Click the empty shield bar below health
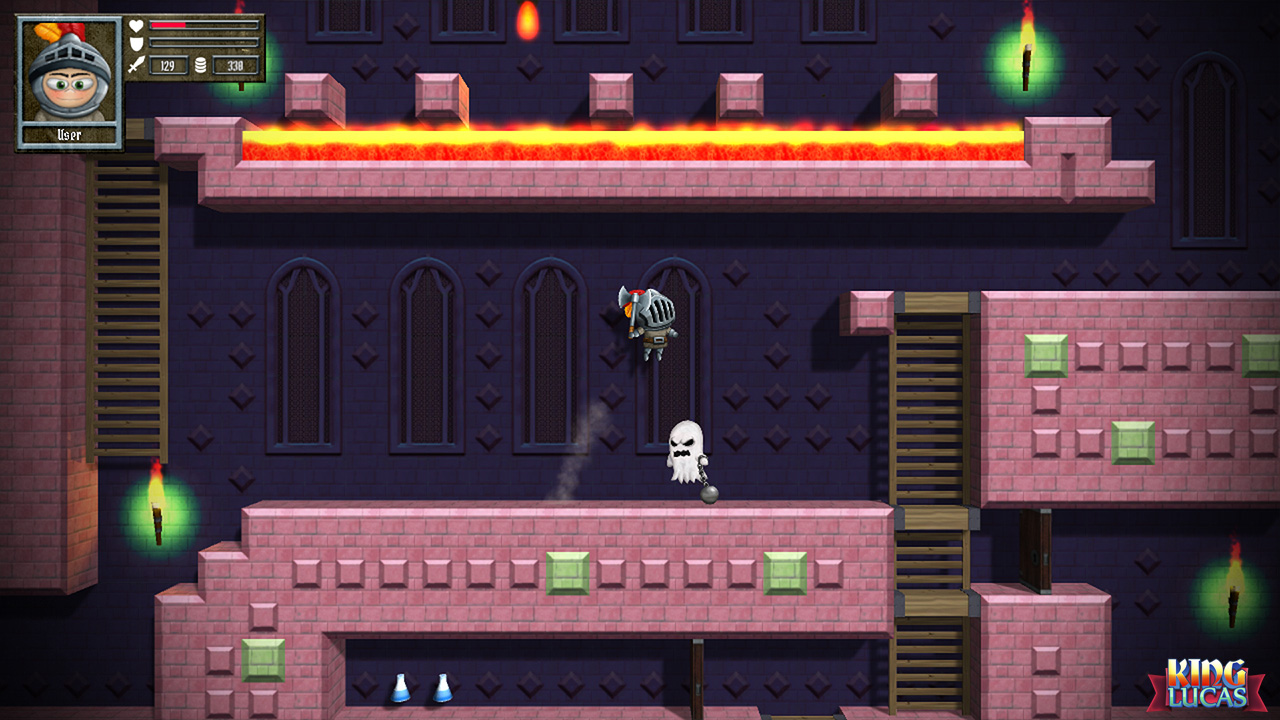The height and width of the screenshot is (720, 1280). [x=205, y=43]
